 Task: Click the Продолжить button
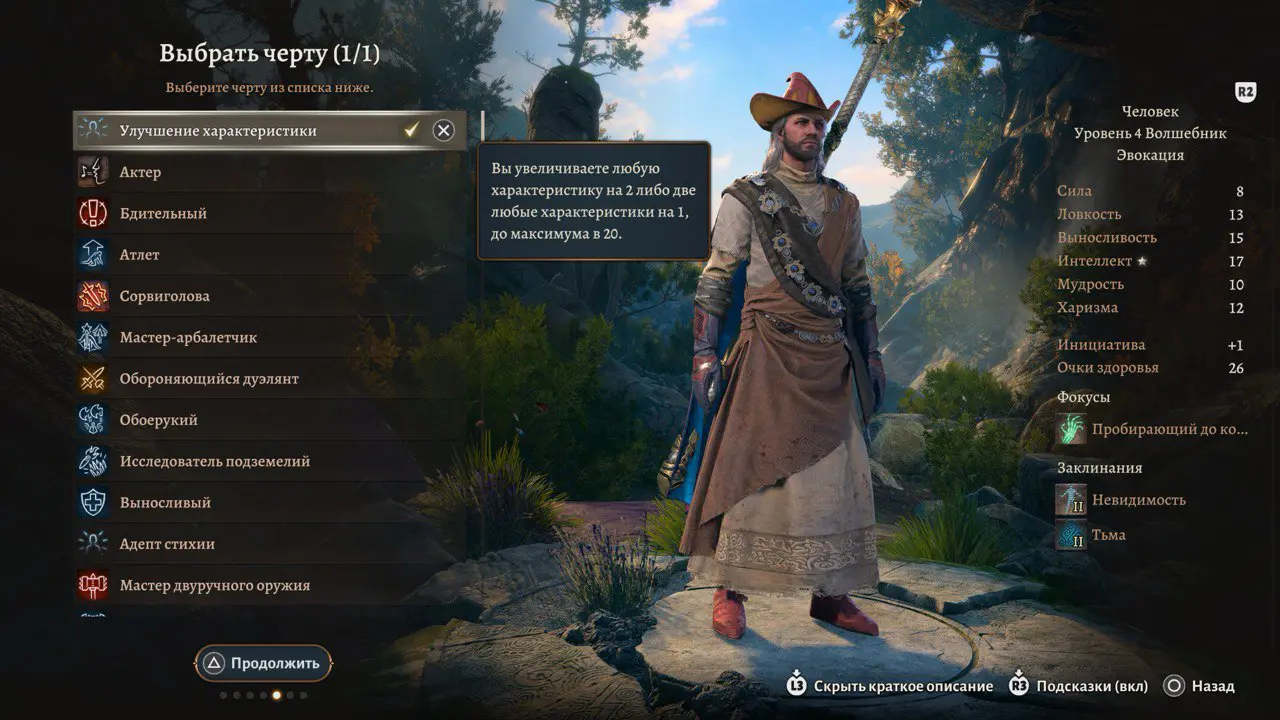264,663
